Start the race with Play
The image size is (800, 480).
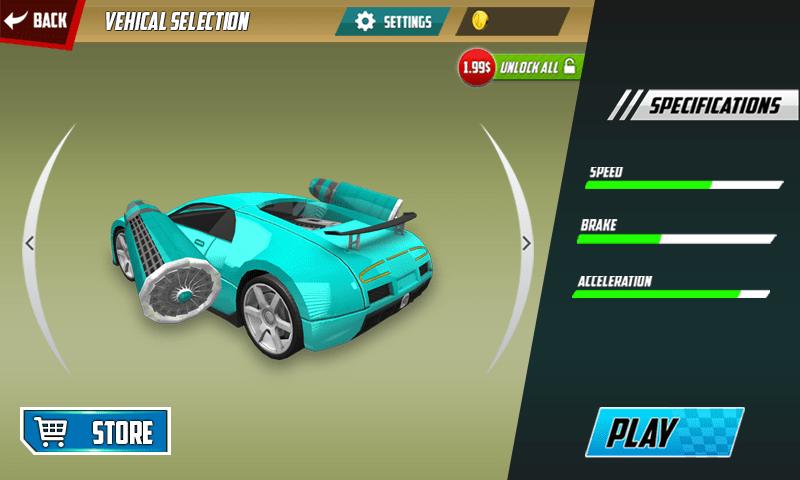coord(663,432)
